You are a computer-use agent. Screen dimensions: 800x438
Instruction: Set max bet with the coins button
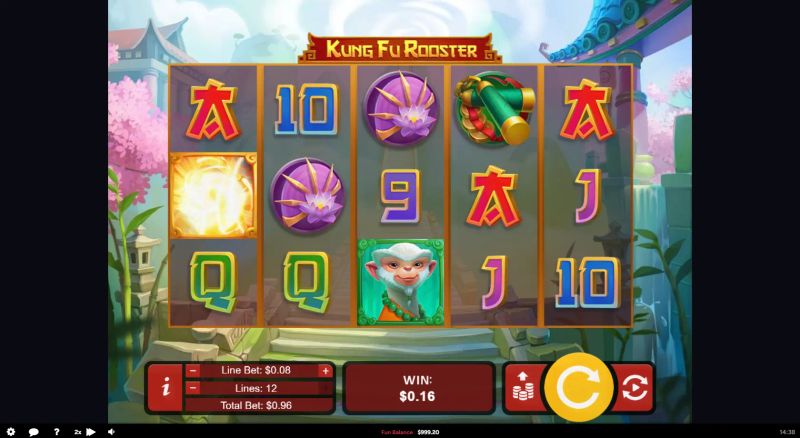pos(523,388)
